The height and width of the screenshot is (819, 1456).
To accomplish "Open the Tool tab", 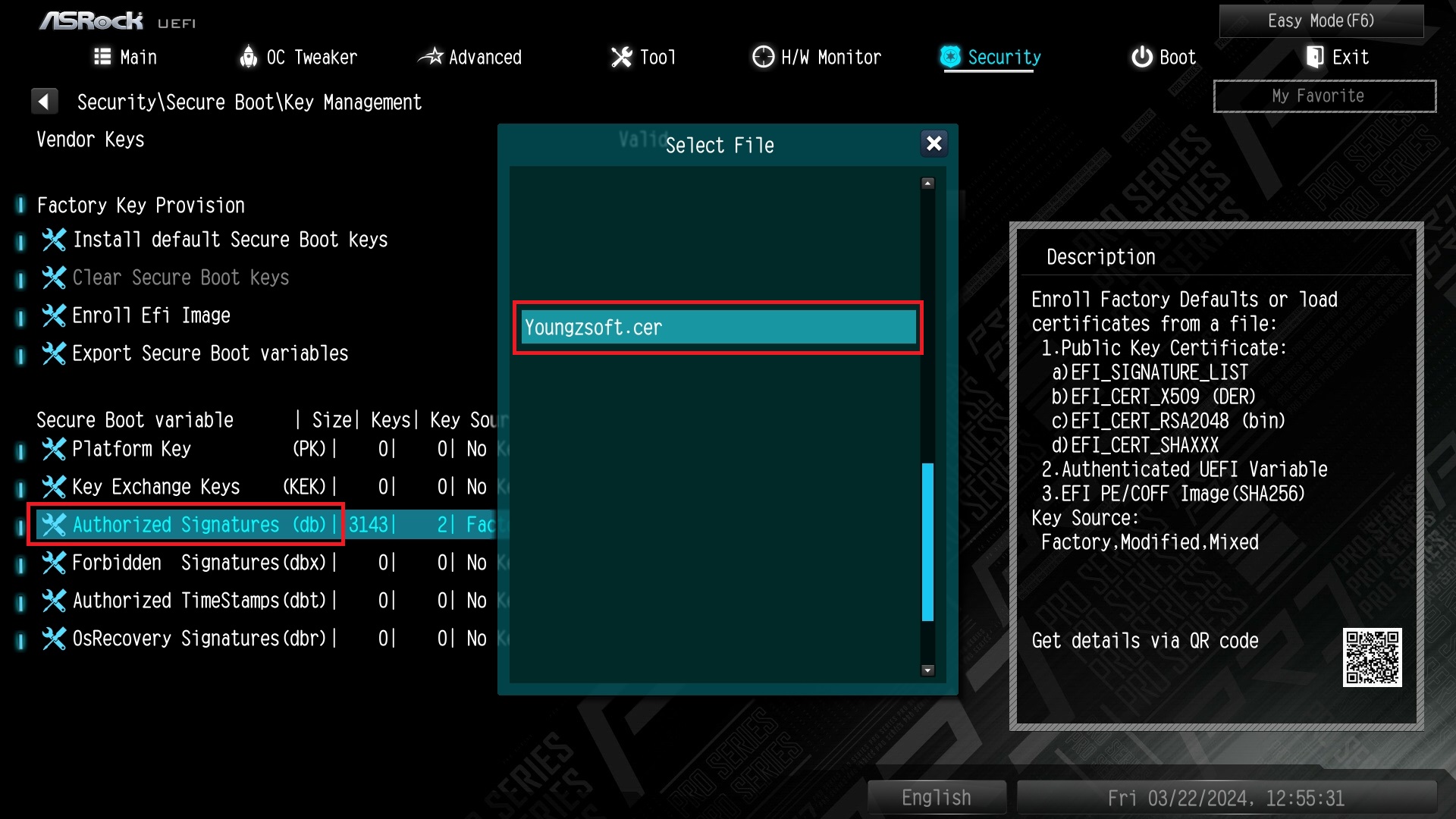I will tap(644, 57).
